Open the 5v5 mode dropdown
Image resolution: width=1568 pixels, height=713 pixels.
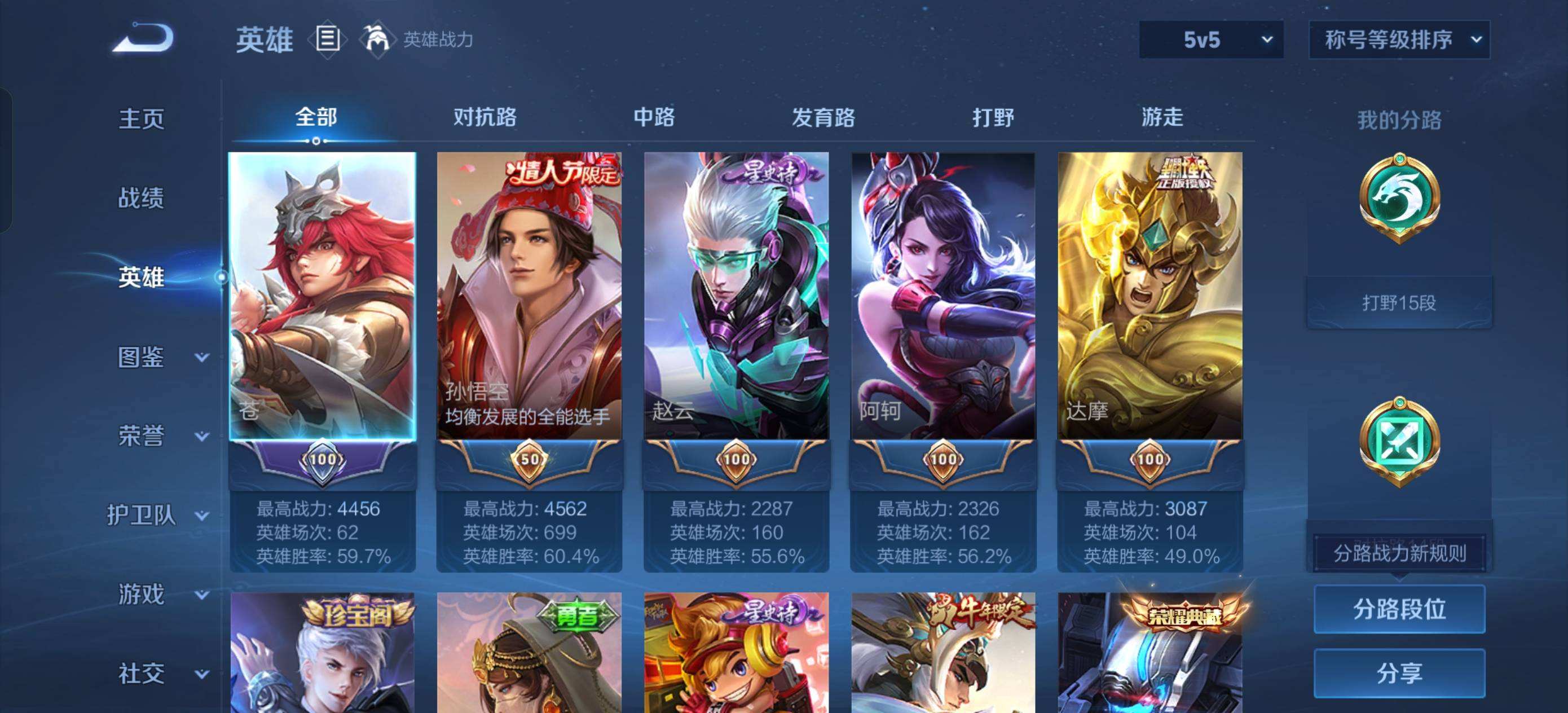pos(1210,40)
